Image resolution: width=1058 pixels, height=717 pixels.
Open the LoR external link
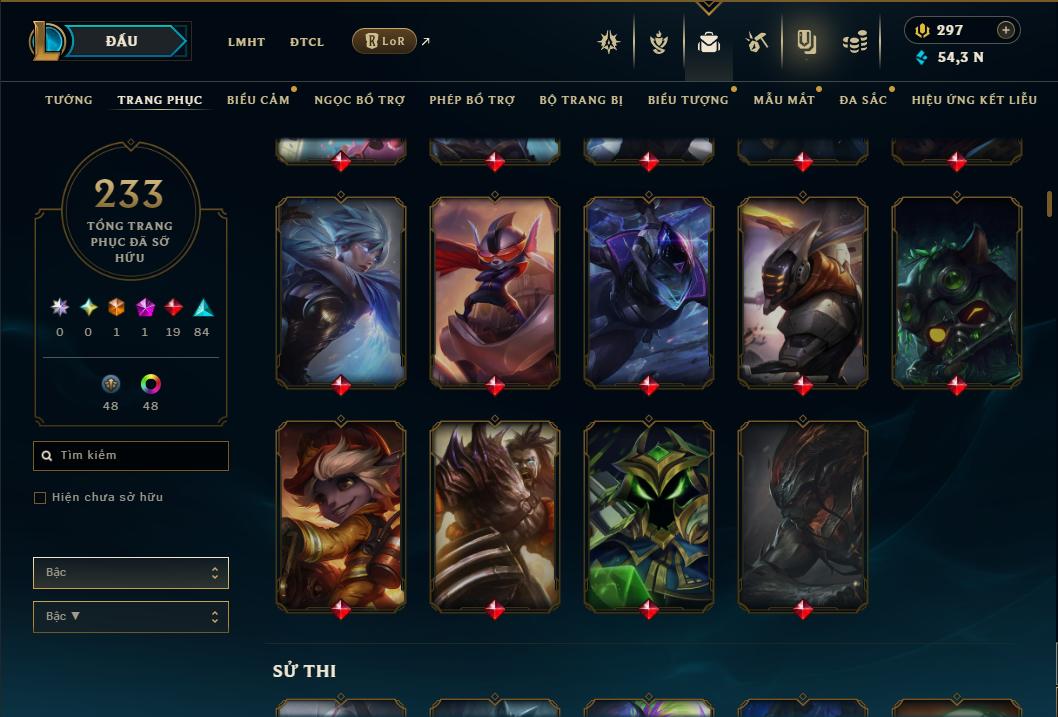point(385,41)
